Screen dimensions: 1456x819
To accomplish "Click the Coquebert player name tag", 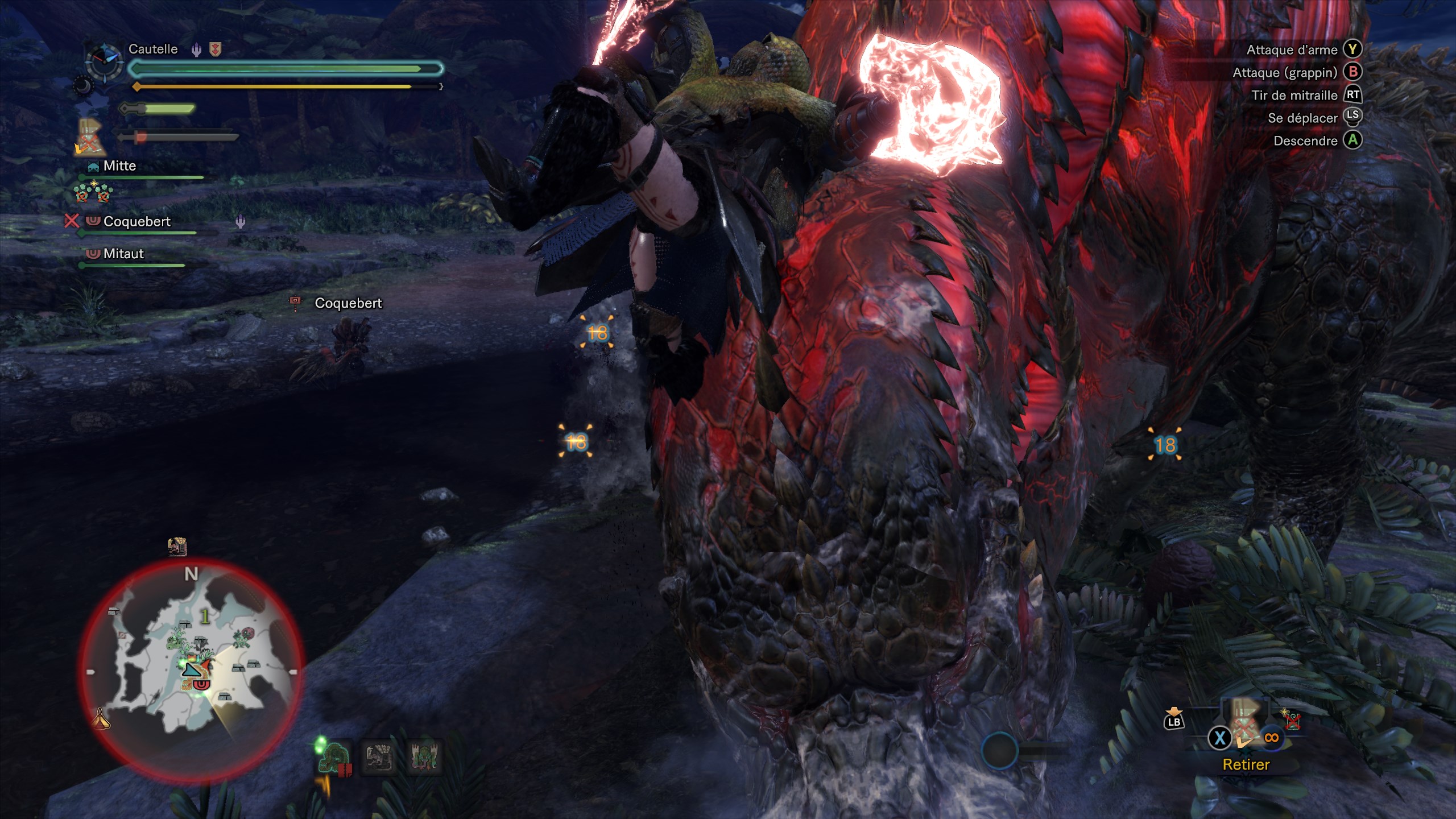I will coord(348,303).
